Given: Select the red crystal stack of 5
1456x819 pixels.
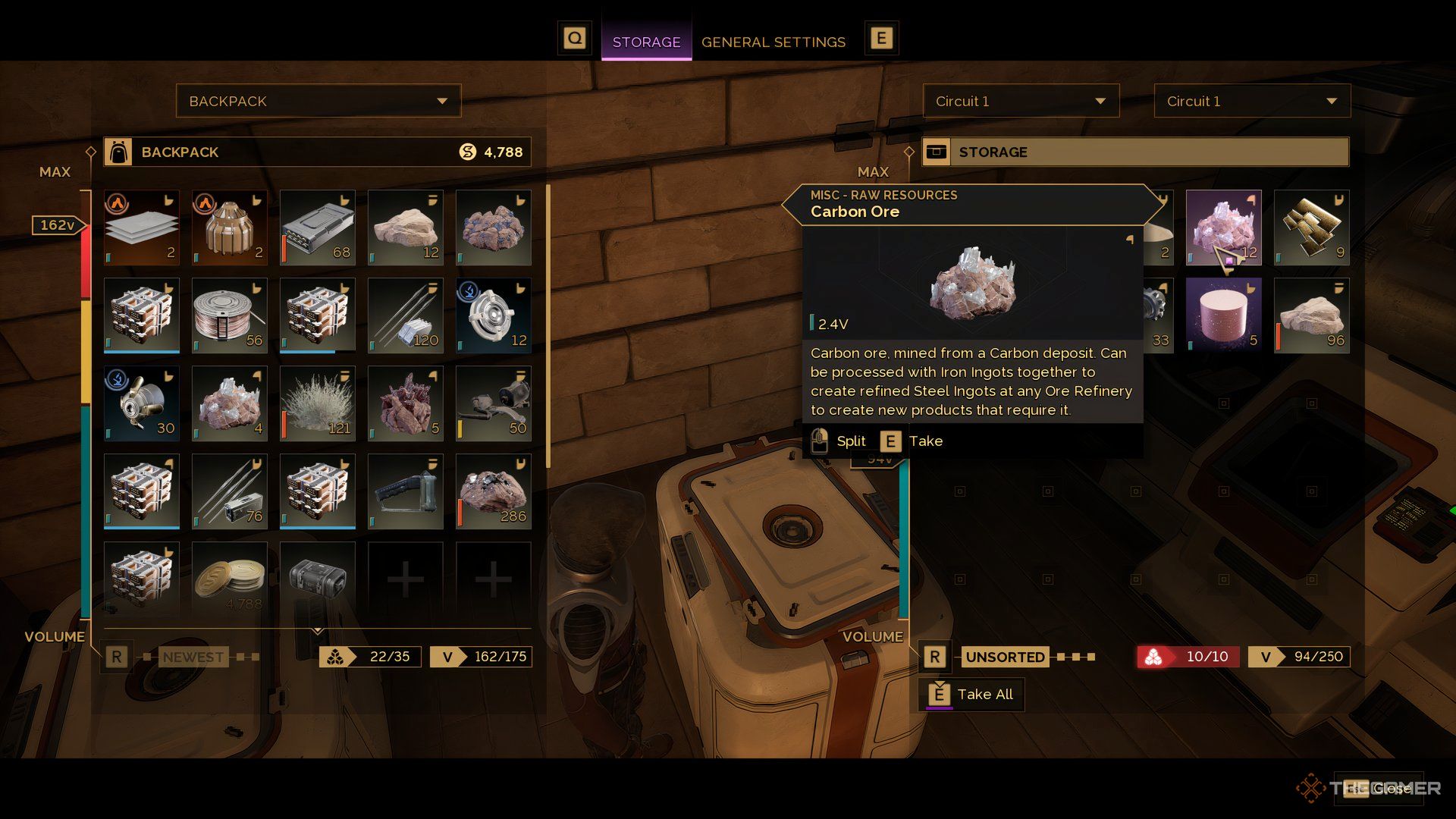Looking at the screenshot, I should point(405,403).
